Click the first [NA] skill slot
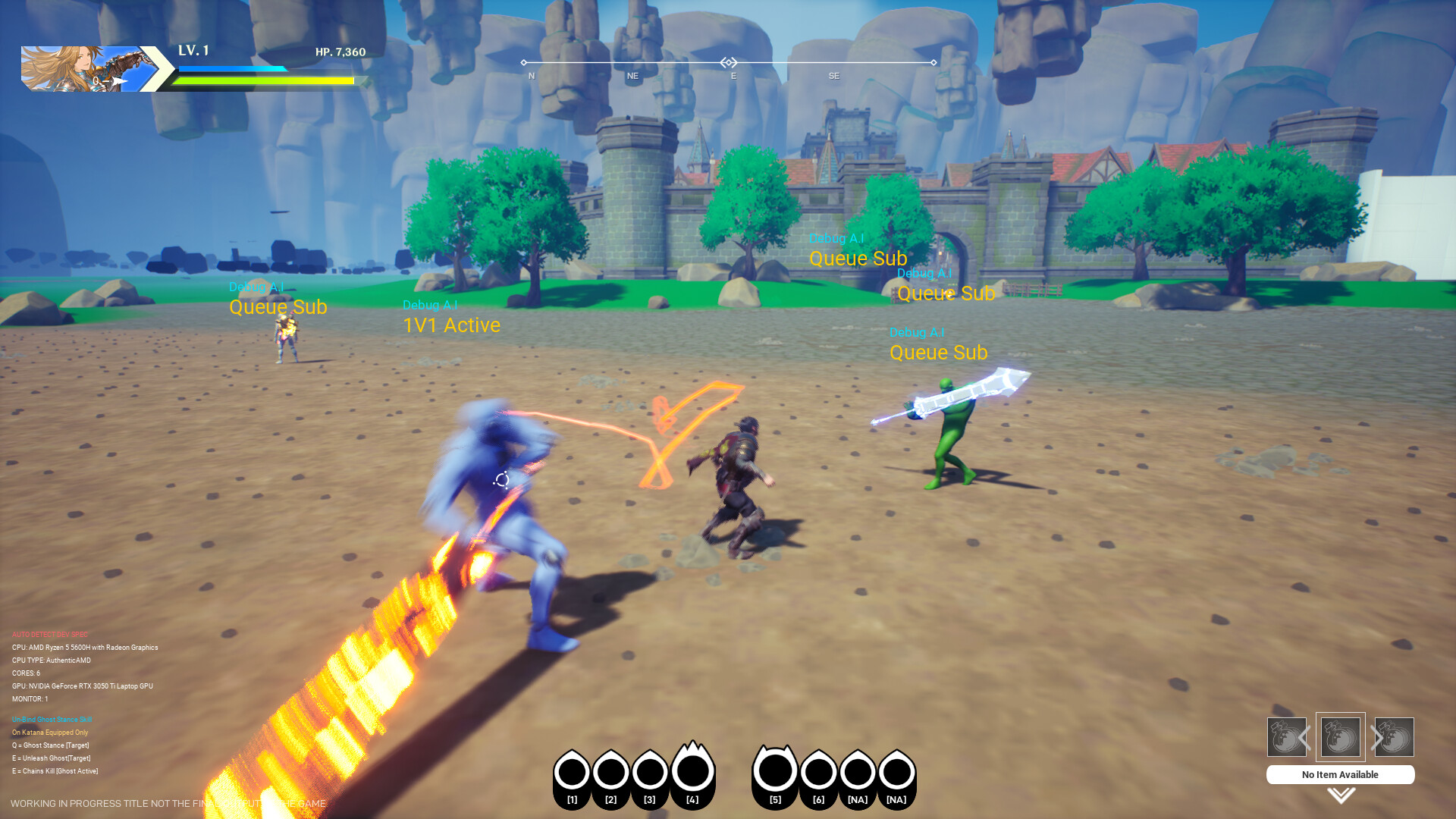 click(x=857, y=771)
